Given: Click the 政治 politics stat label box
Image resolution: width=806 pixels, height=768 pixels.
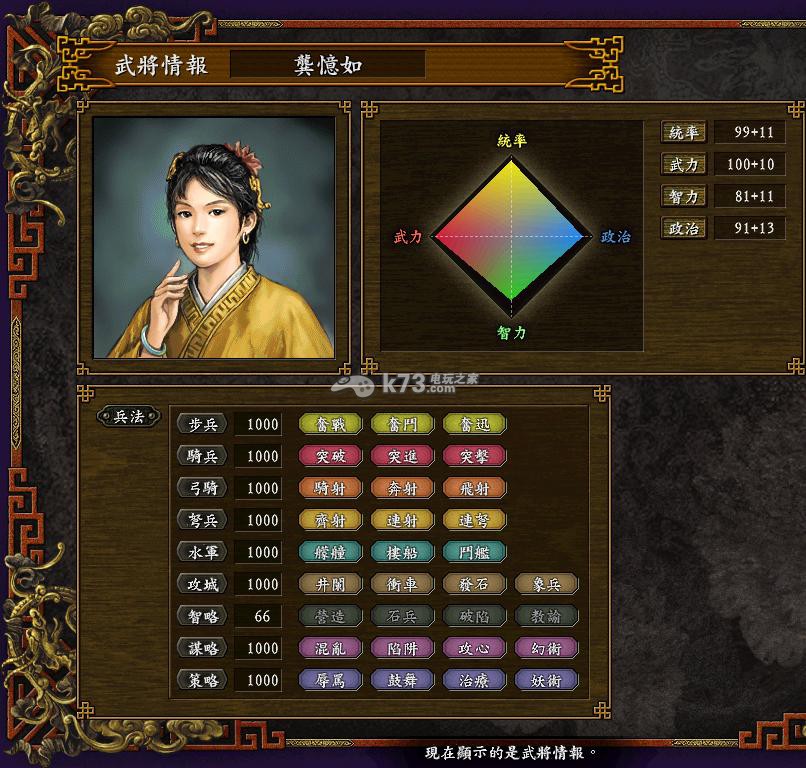Looking at the screenshot, I should coord(684,229).
